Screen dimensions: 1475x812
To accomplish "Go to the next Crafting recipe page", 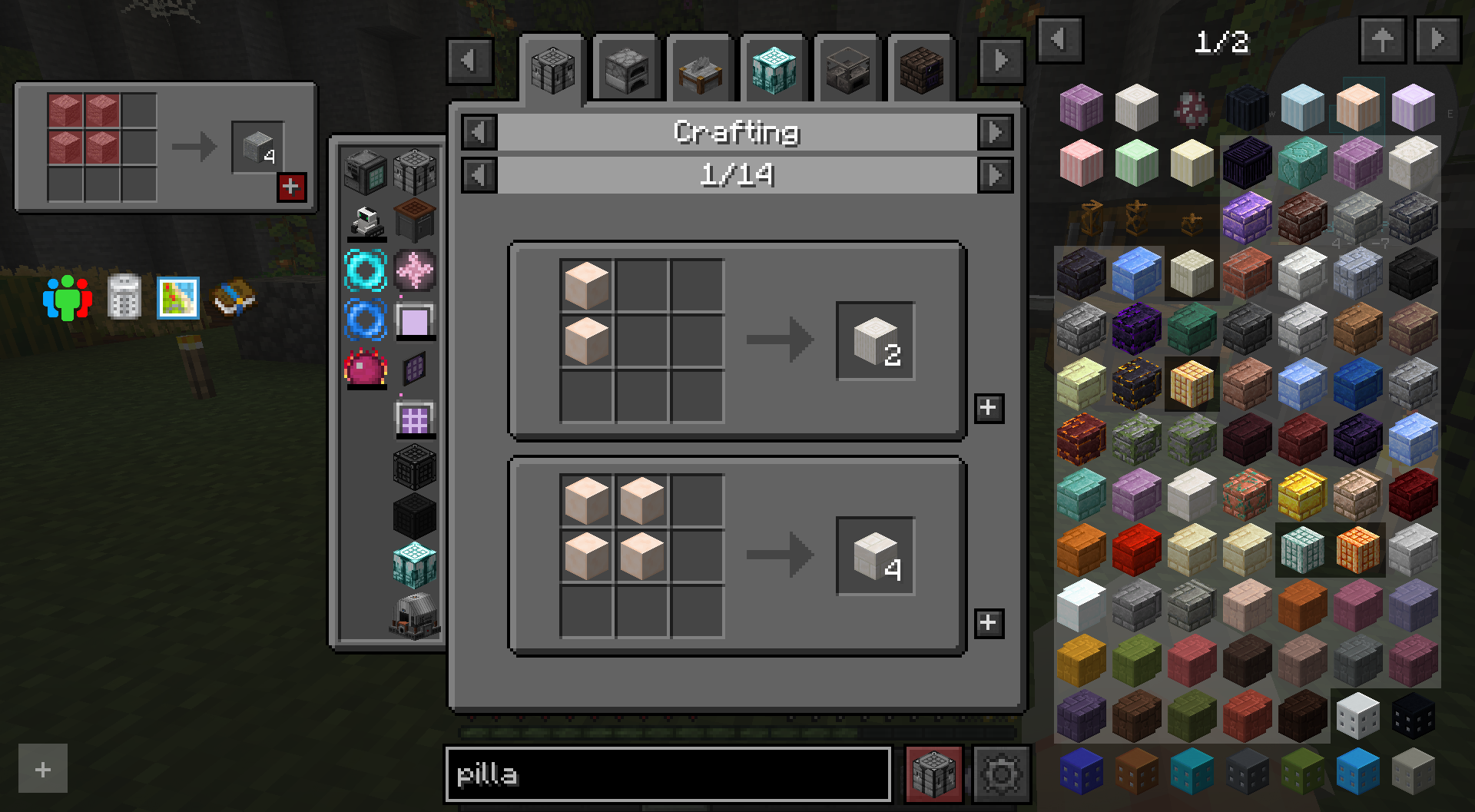I will [996, 175].
